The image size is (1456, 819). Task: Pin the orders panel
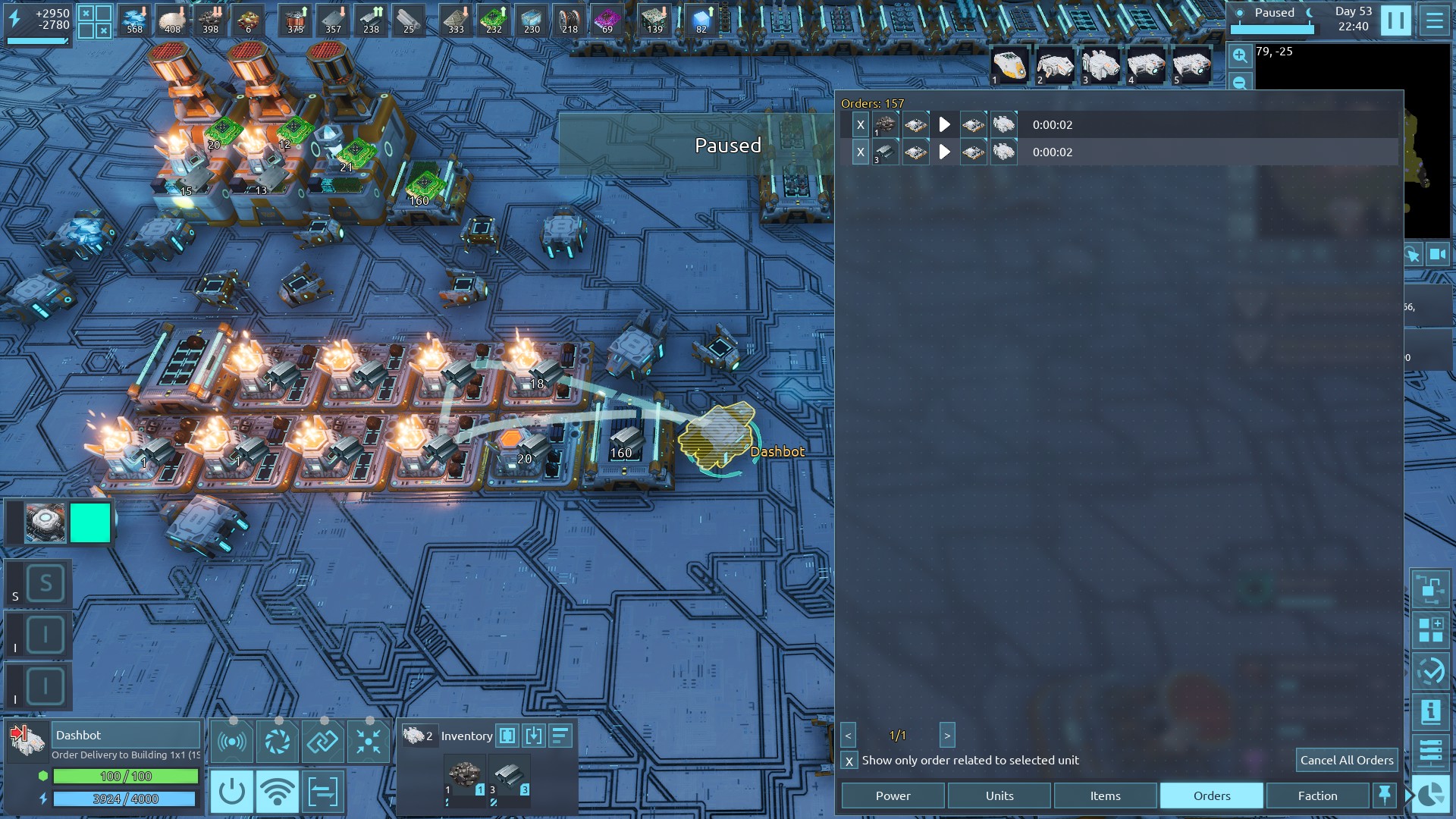(x=1384, y=795)
